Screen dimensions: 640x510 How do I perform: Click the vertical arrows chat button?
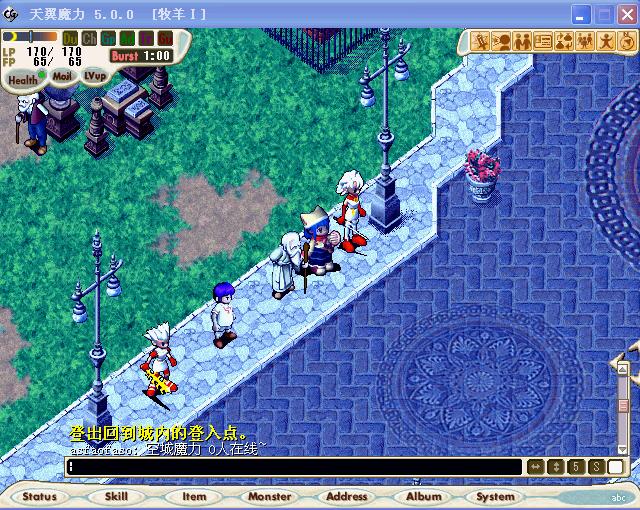click(x=556, y=467)
